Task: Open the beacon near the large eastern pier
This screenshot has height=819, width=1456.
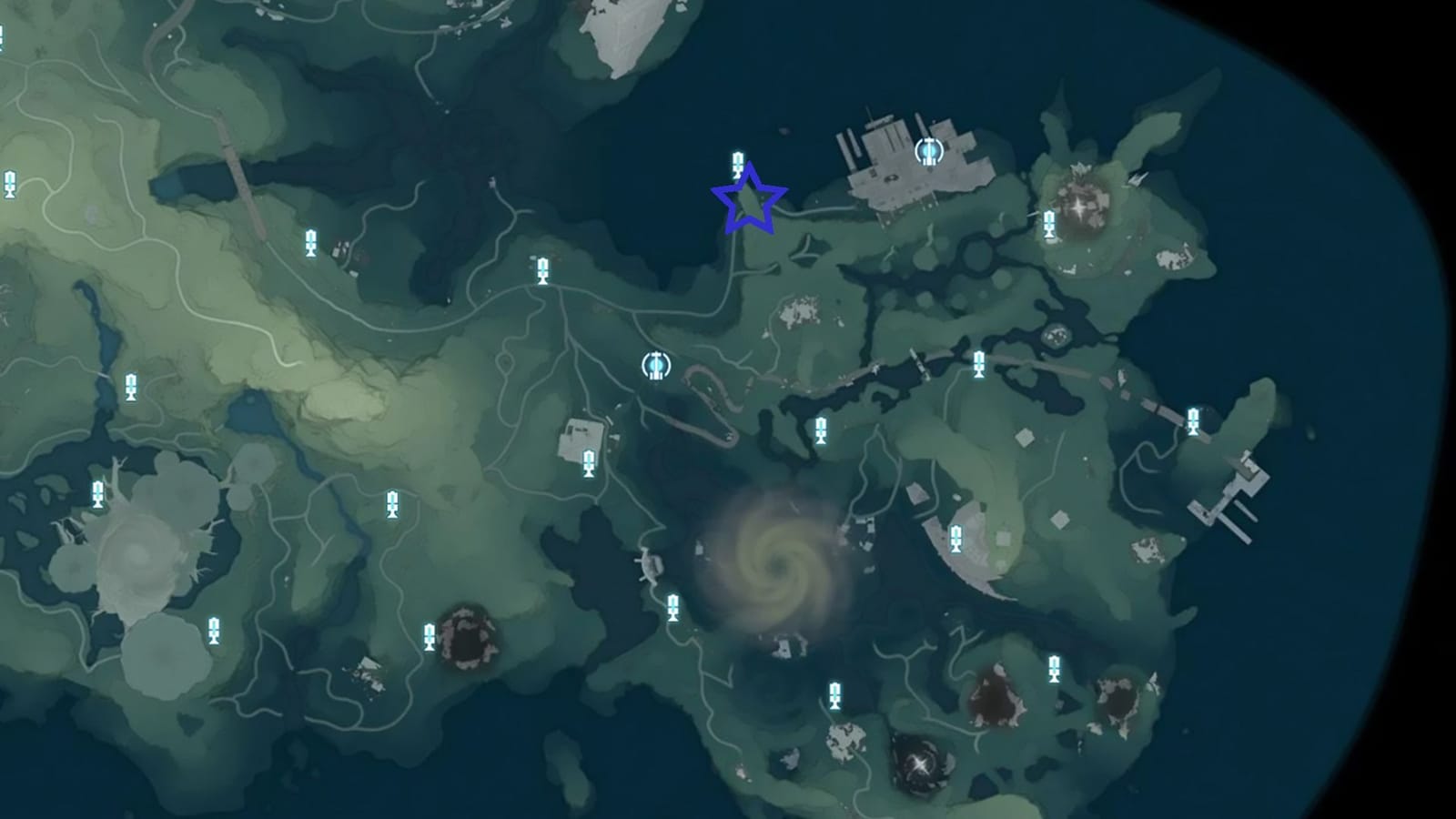Action: coord(1192,420)
